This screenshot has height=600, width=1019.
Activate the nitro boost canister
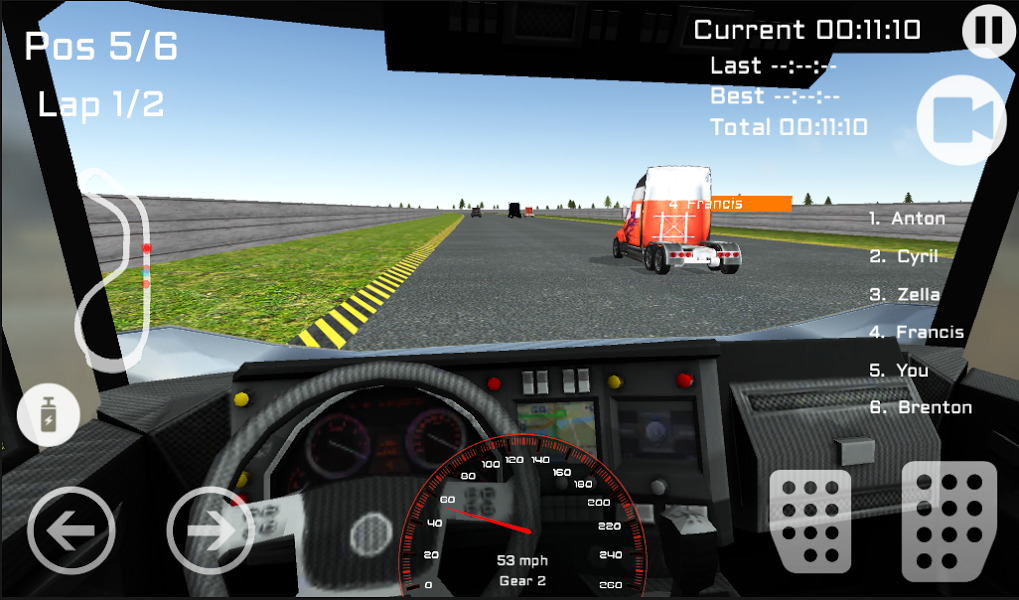tap(48, 417)
